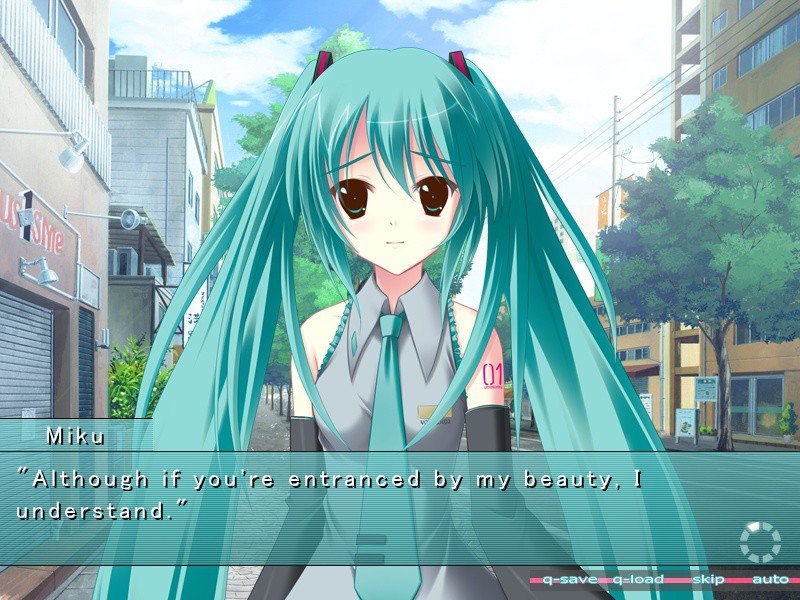The image size is (800, 600).
Task: Click the q-save button
Action: [x=569, y=580]
